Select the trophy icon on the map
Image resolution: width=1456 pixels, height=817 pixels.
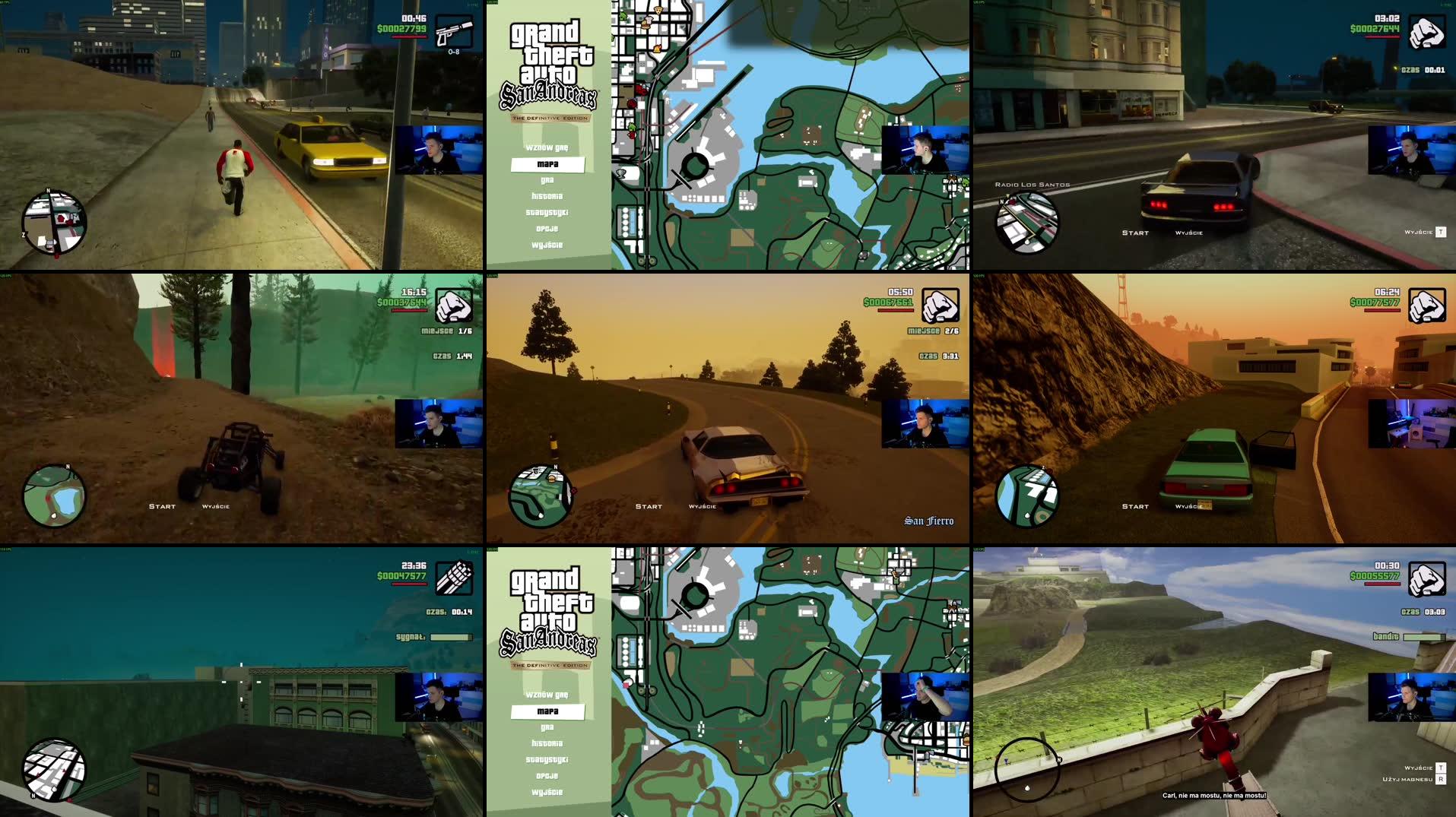point(620,173)
